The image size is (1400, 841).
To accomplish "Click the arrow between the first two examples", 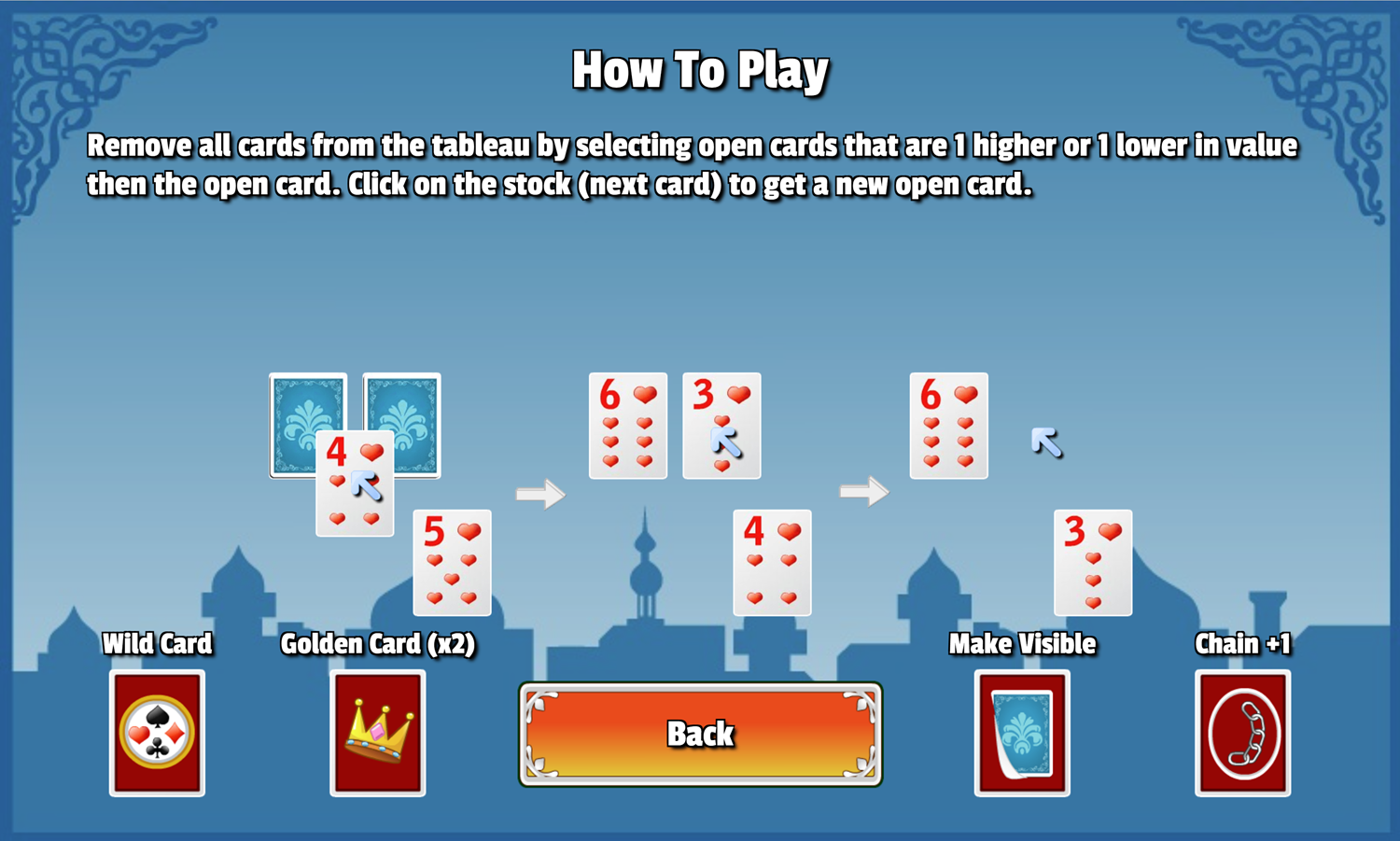I will tap(539, 495).
